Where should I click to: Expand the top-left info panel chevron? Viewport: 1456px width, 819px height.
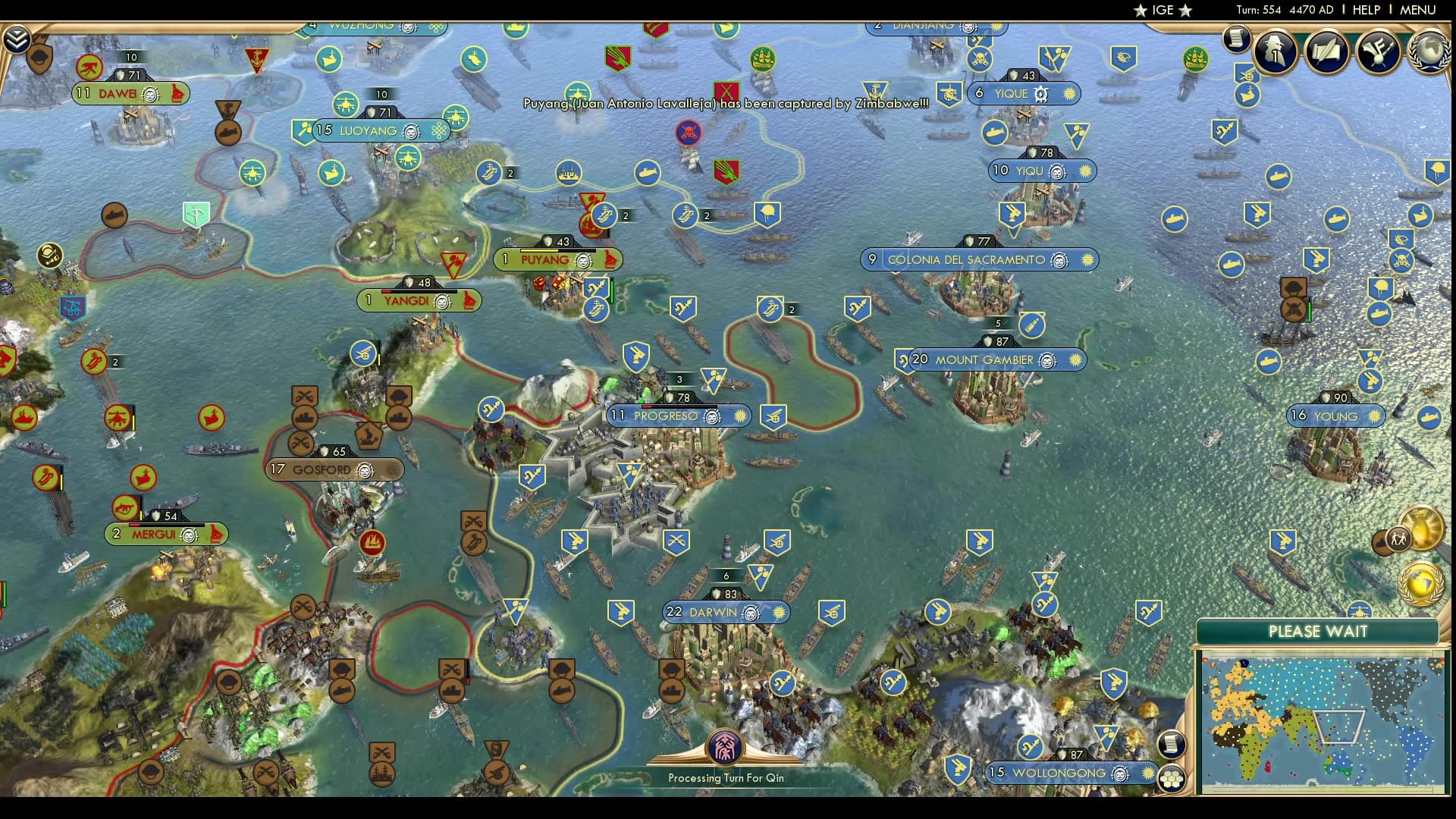point(16,39)
